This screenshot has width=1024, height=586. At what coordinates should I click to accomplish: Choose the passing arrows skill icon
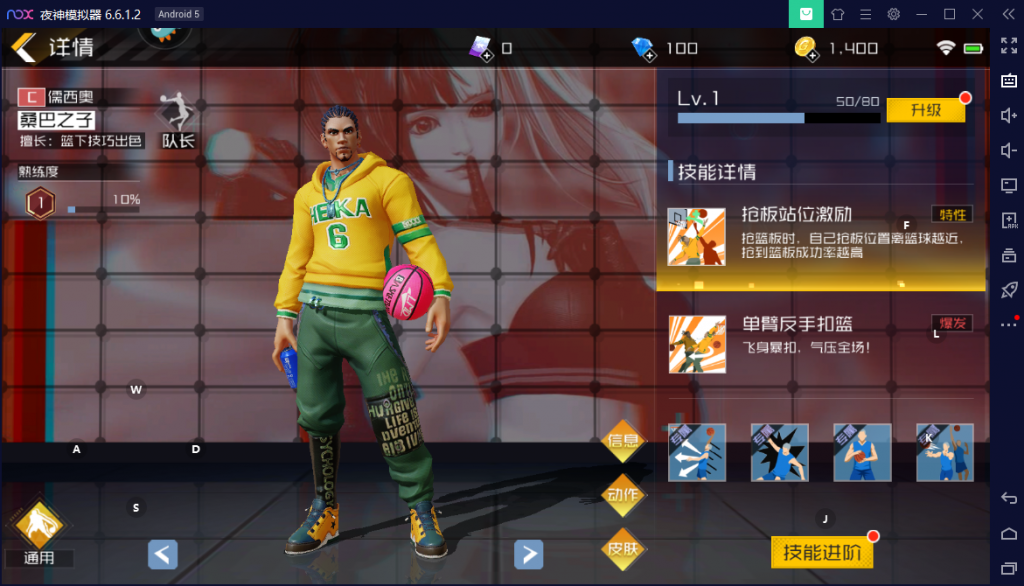[x=697, y=452]
